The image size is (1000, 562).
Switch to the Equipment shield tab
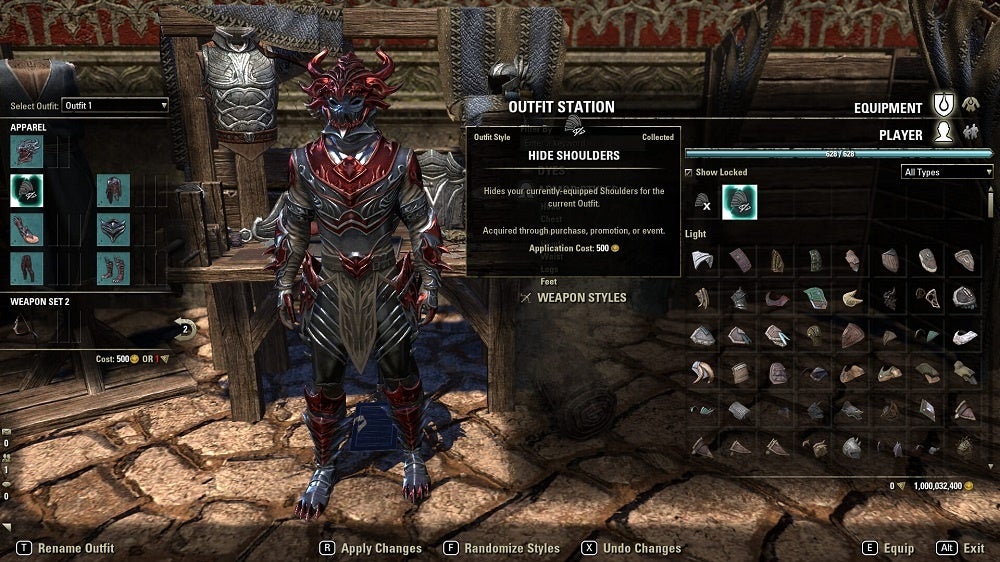943,105
